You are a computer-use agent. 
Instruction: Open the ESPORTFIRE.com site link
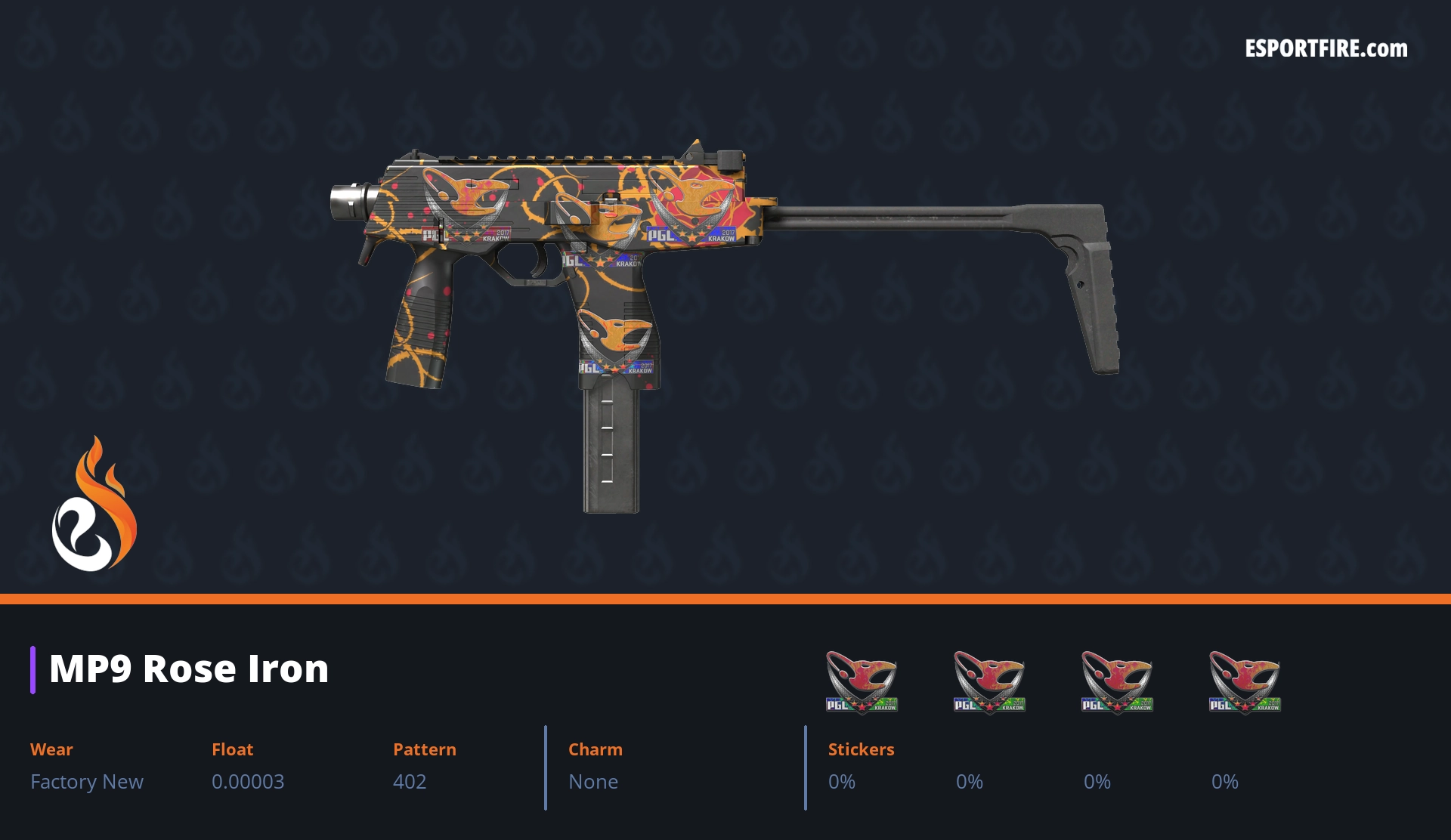[x=1326, y=49]
